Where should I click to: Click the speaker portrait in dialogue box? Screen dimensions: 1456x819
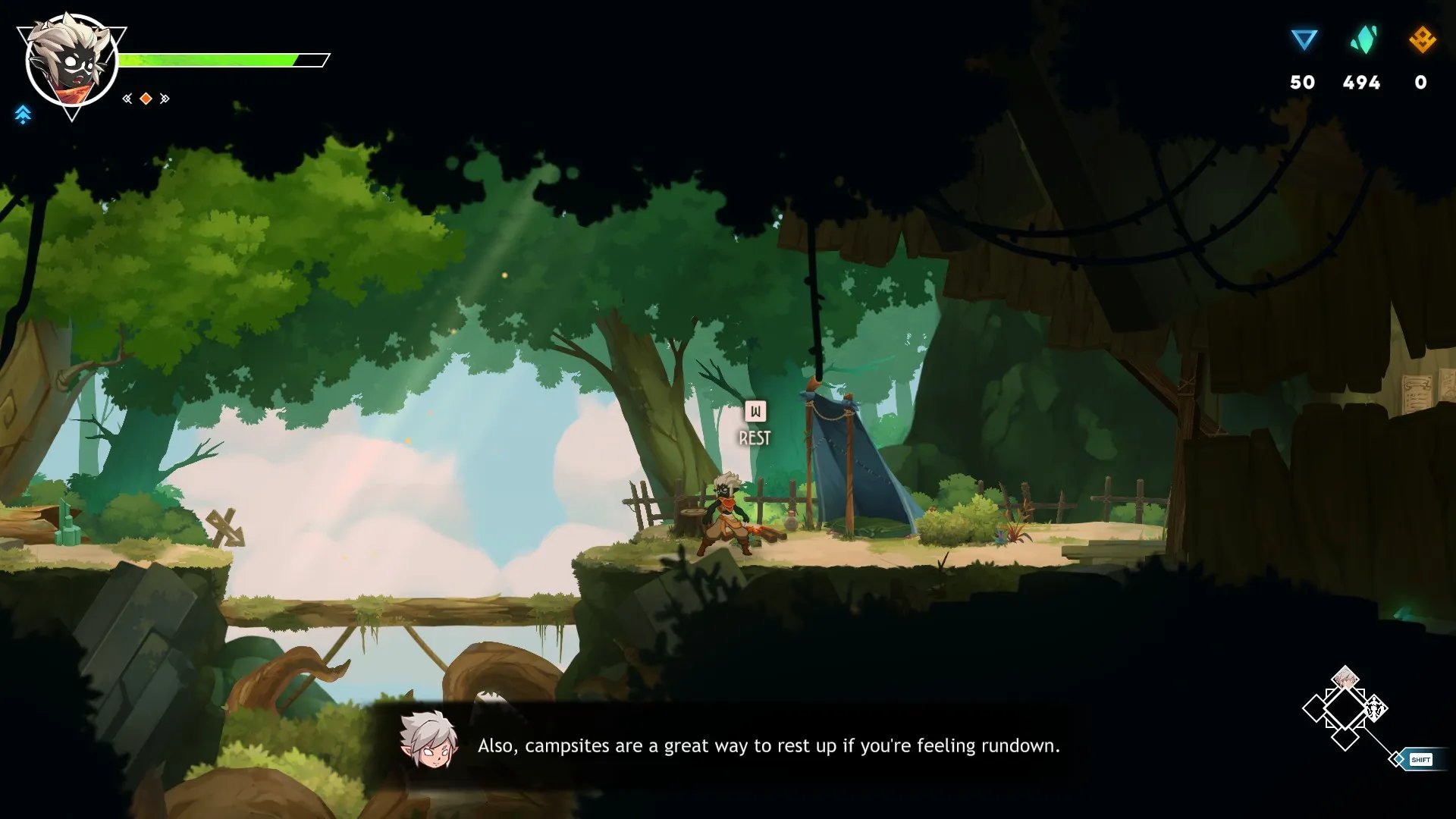(x=428, y=741)
